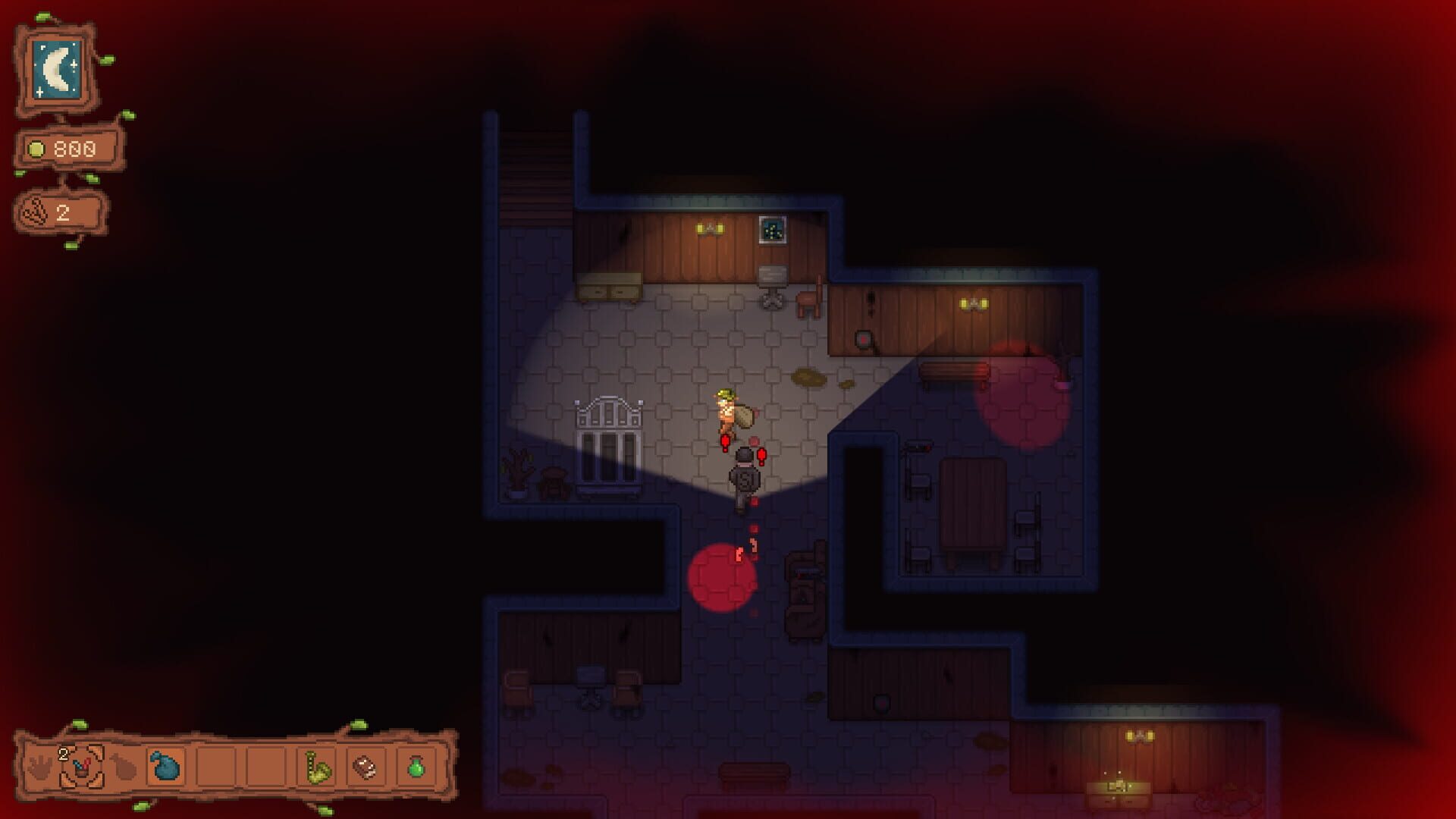Select the yellow worm bait in the hotbar
Viewport: 1456px width, 819px height.
pos(315,766)
